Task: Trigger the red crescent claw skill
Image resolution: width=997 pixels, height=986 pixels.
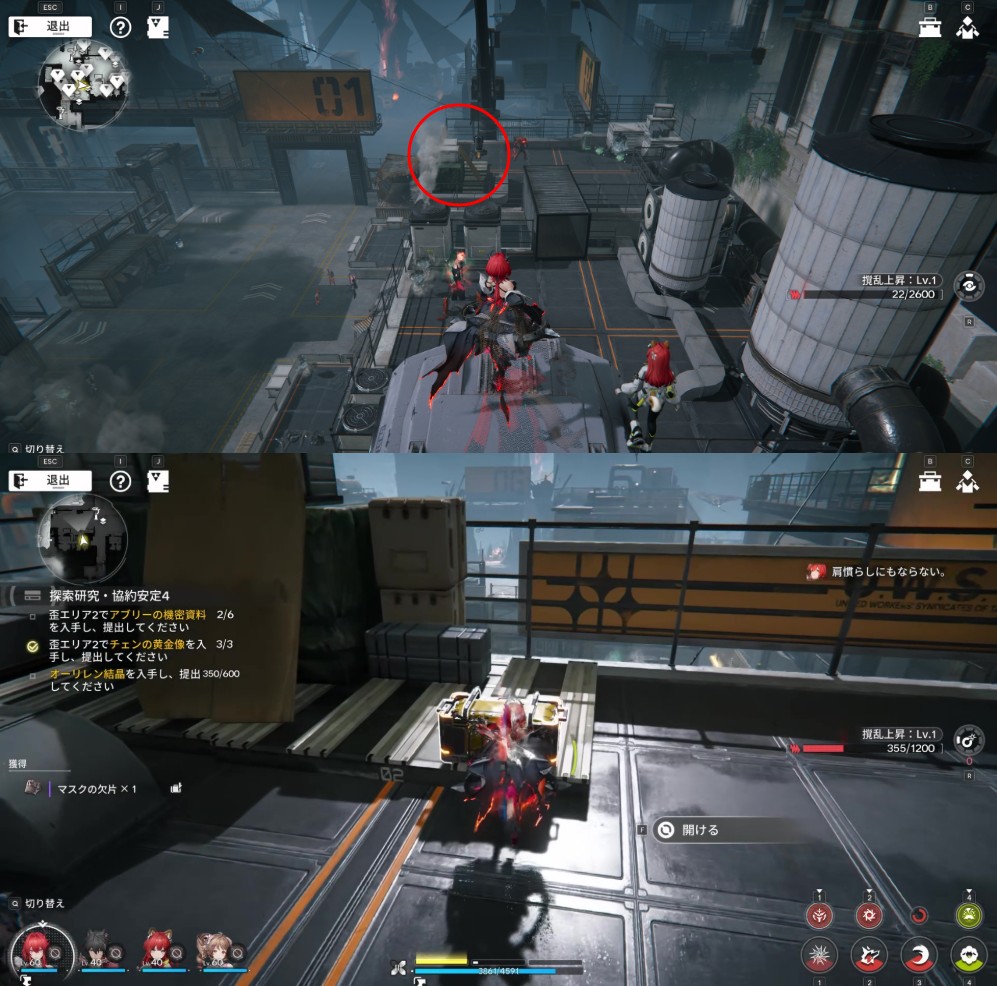Action: [918, 956]
